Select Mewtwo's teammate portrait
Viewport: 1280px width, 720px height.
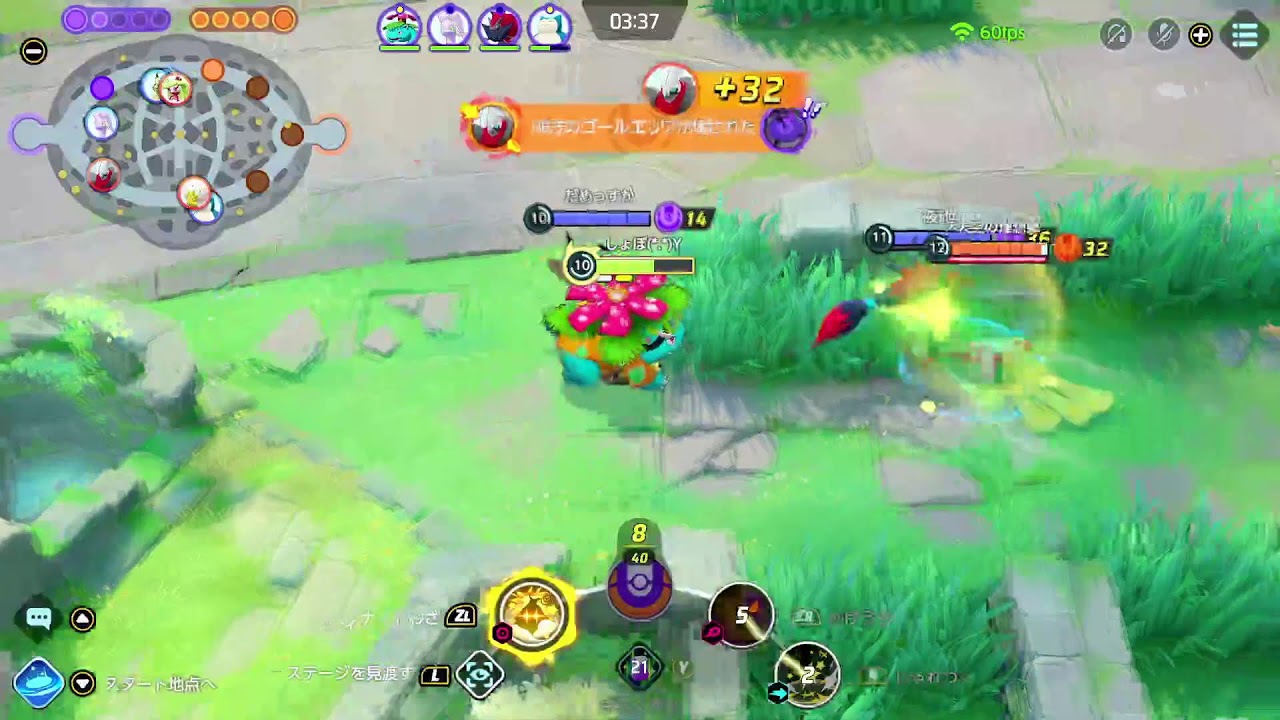click(449, 26)
